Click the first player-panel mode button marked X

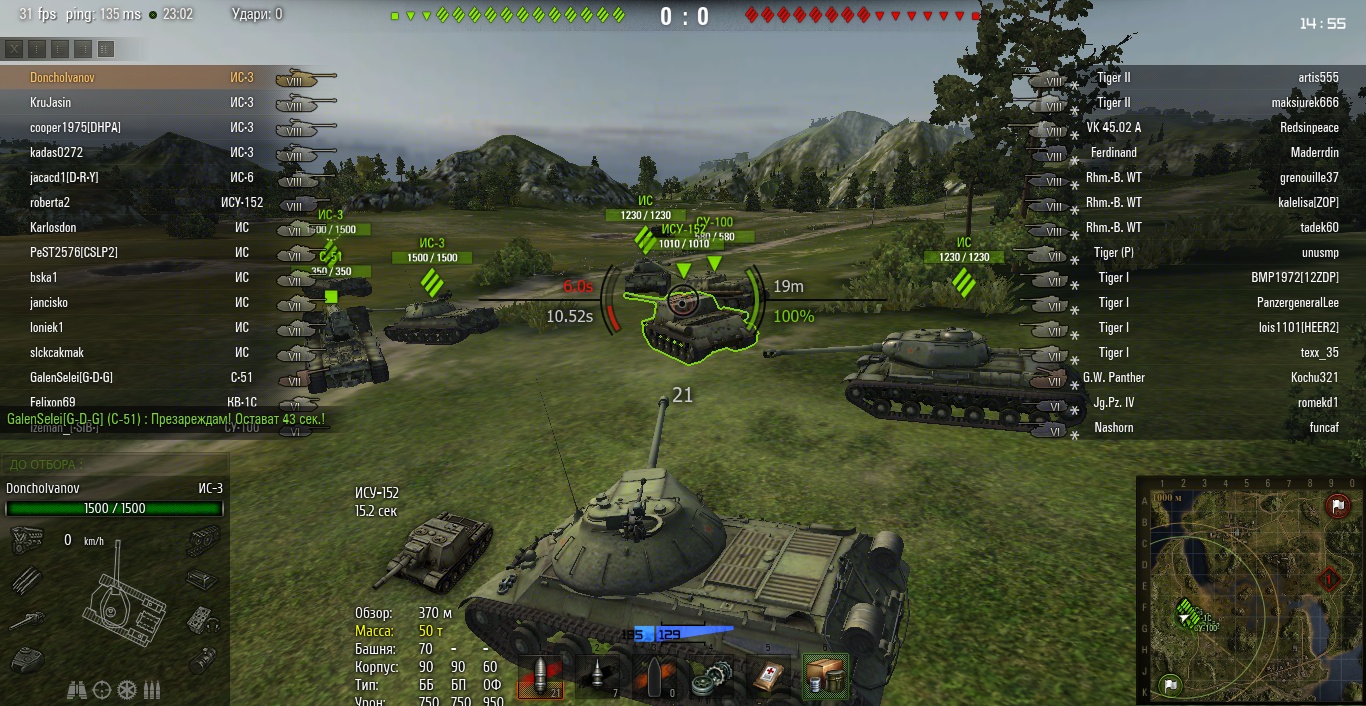(14, 49)
